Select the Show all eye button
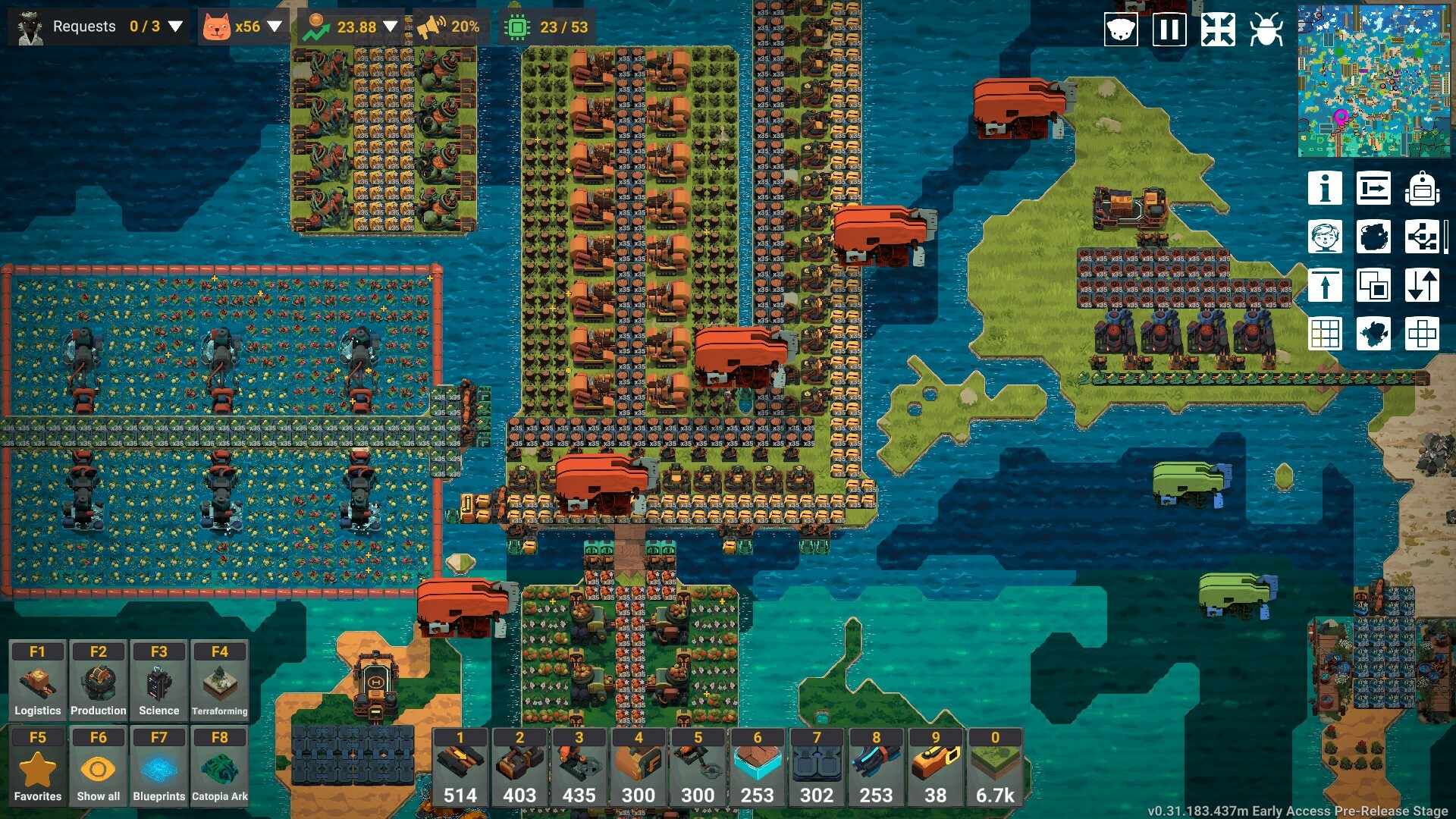 [x=99, y=766]
